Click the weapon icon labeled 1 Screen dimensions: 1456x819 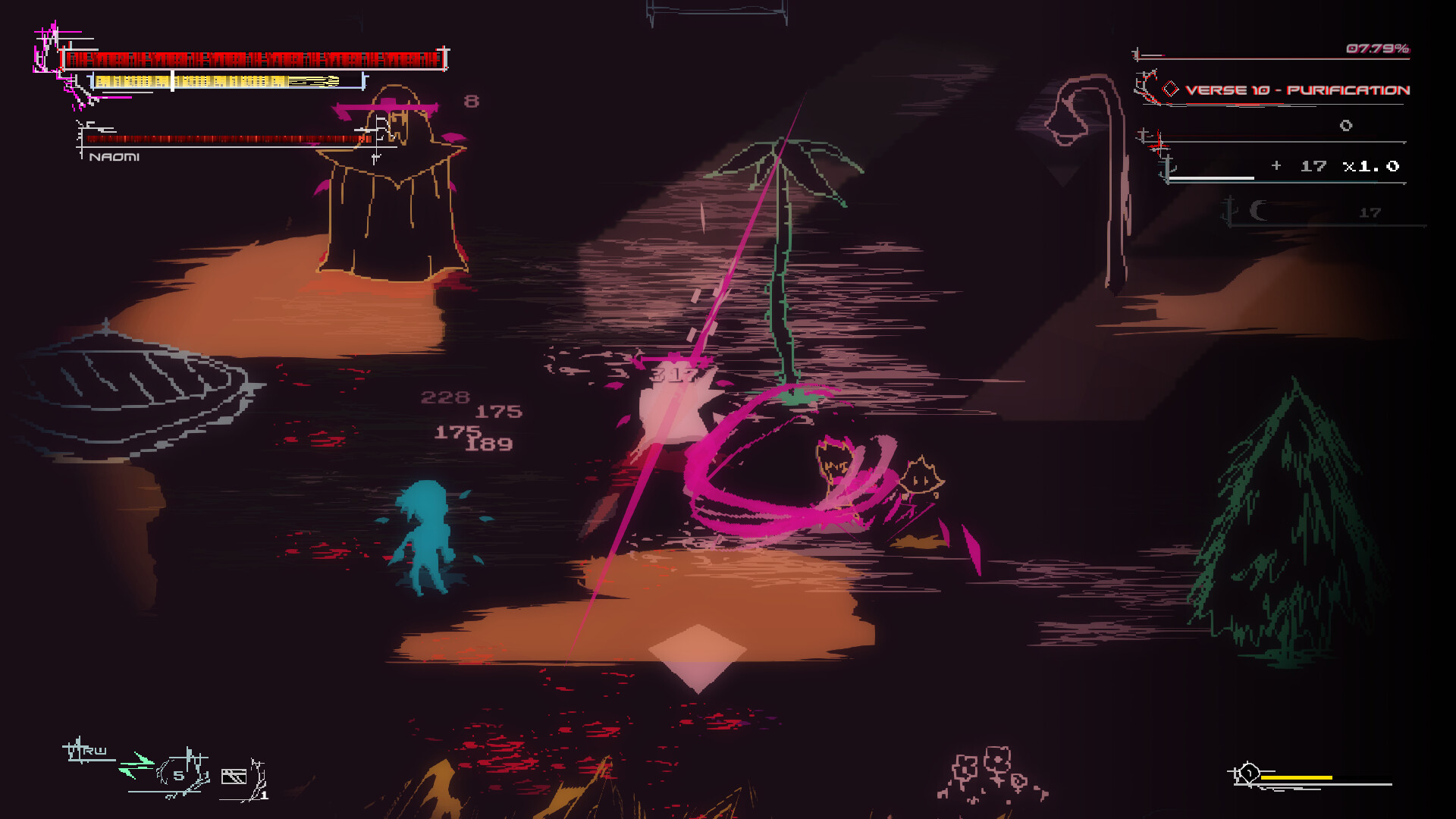[x=234, y=775]
